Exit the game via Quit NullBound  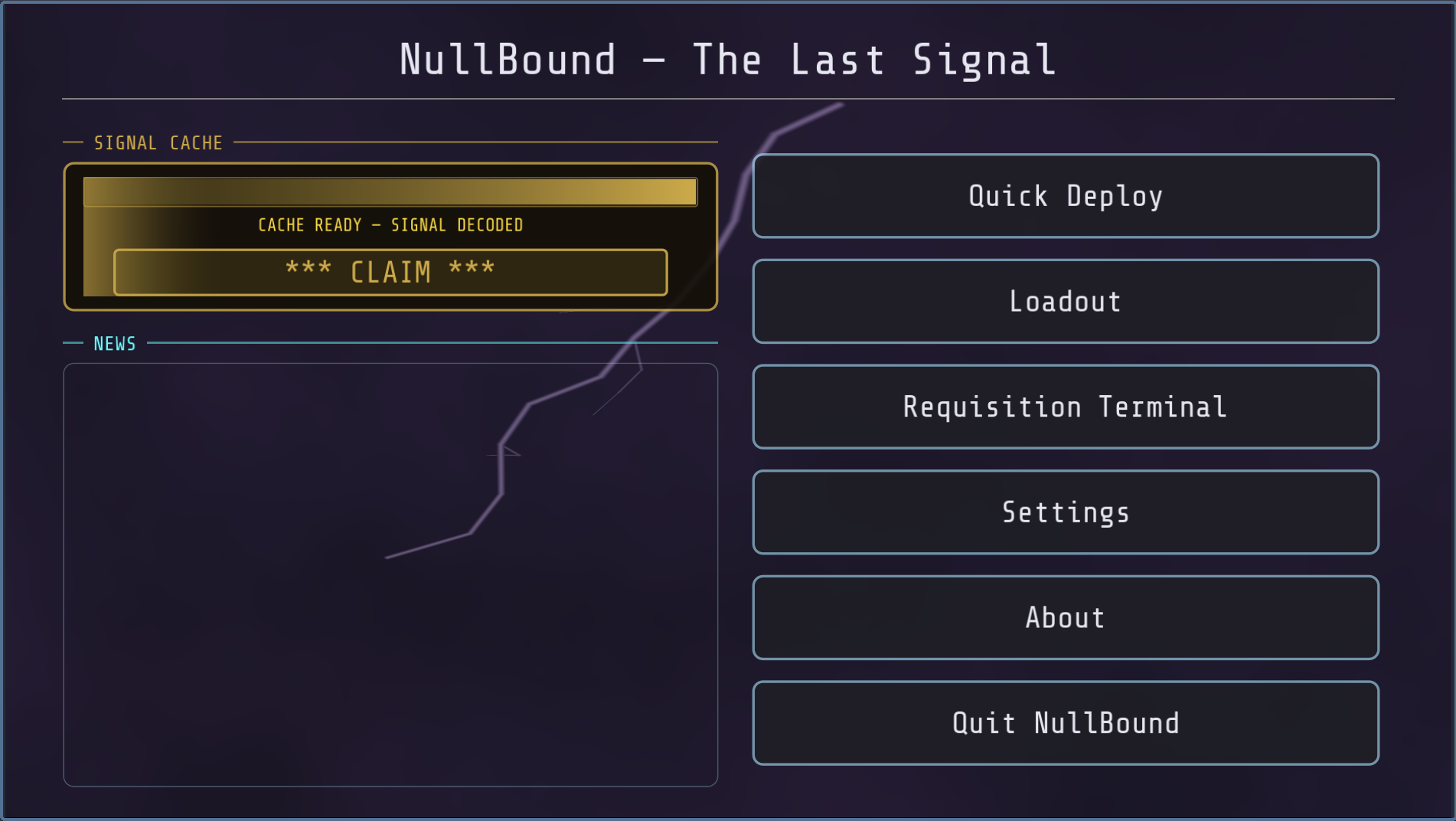point(1064,722)
